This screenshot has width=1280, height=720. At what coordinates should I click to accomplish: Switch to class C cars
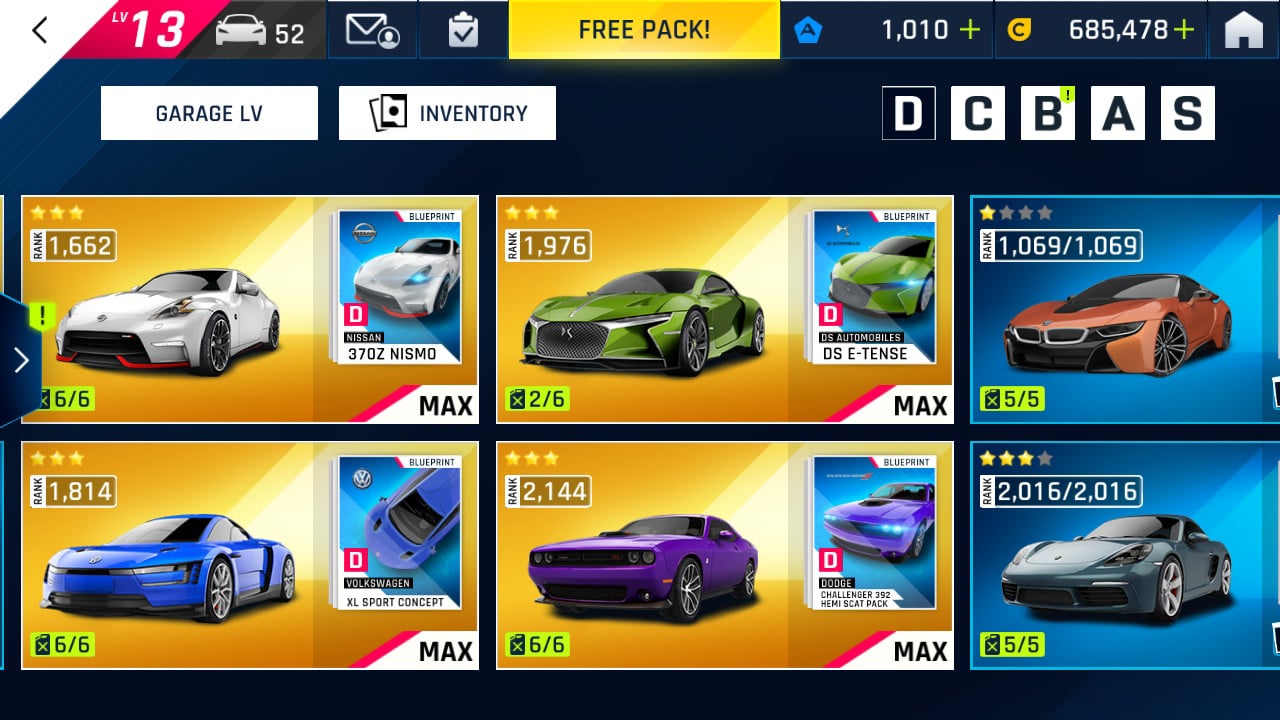(977, 113)
